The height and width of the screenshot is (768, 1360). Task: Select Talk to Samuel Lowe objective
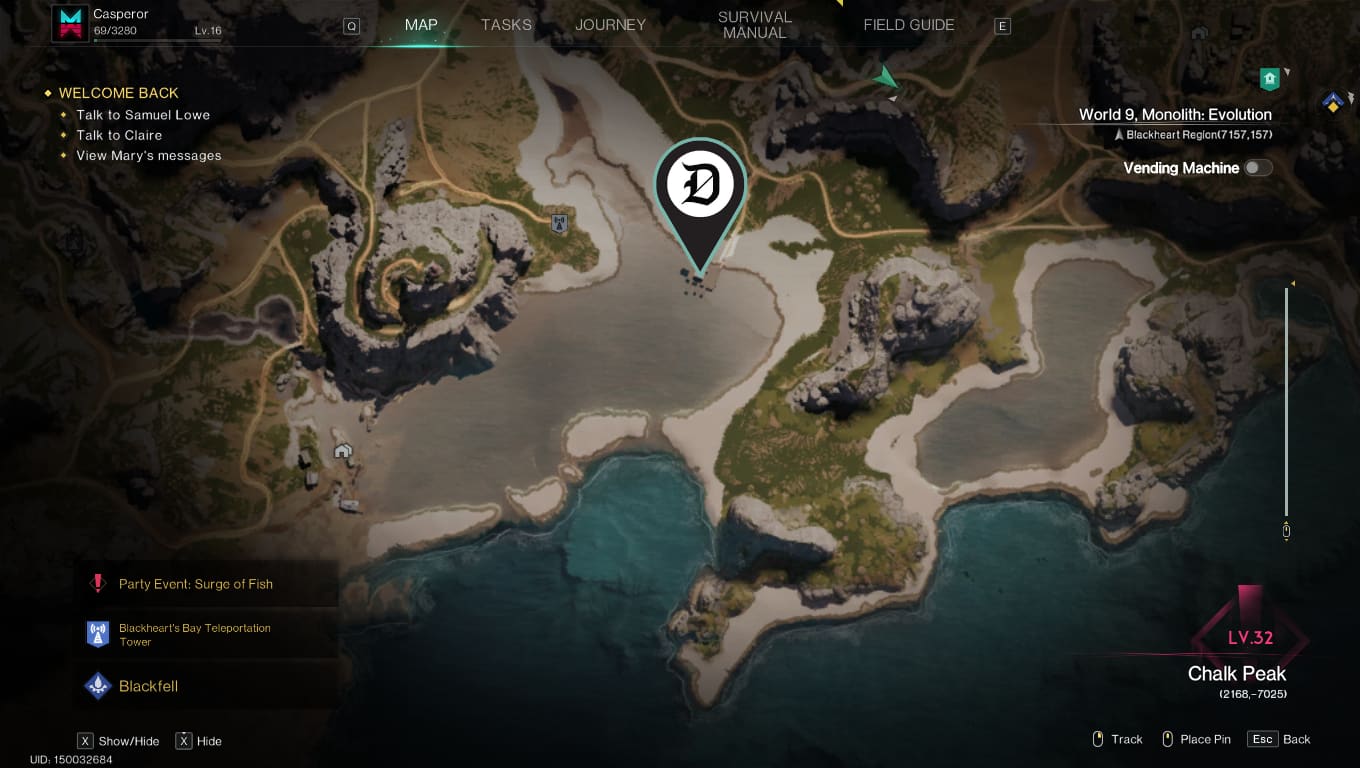tap(144, 114)
